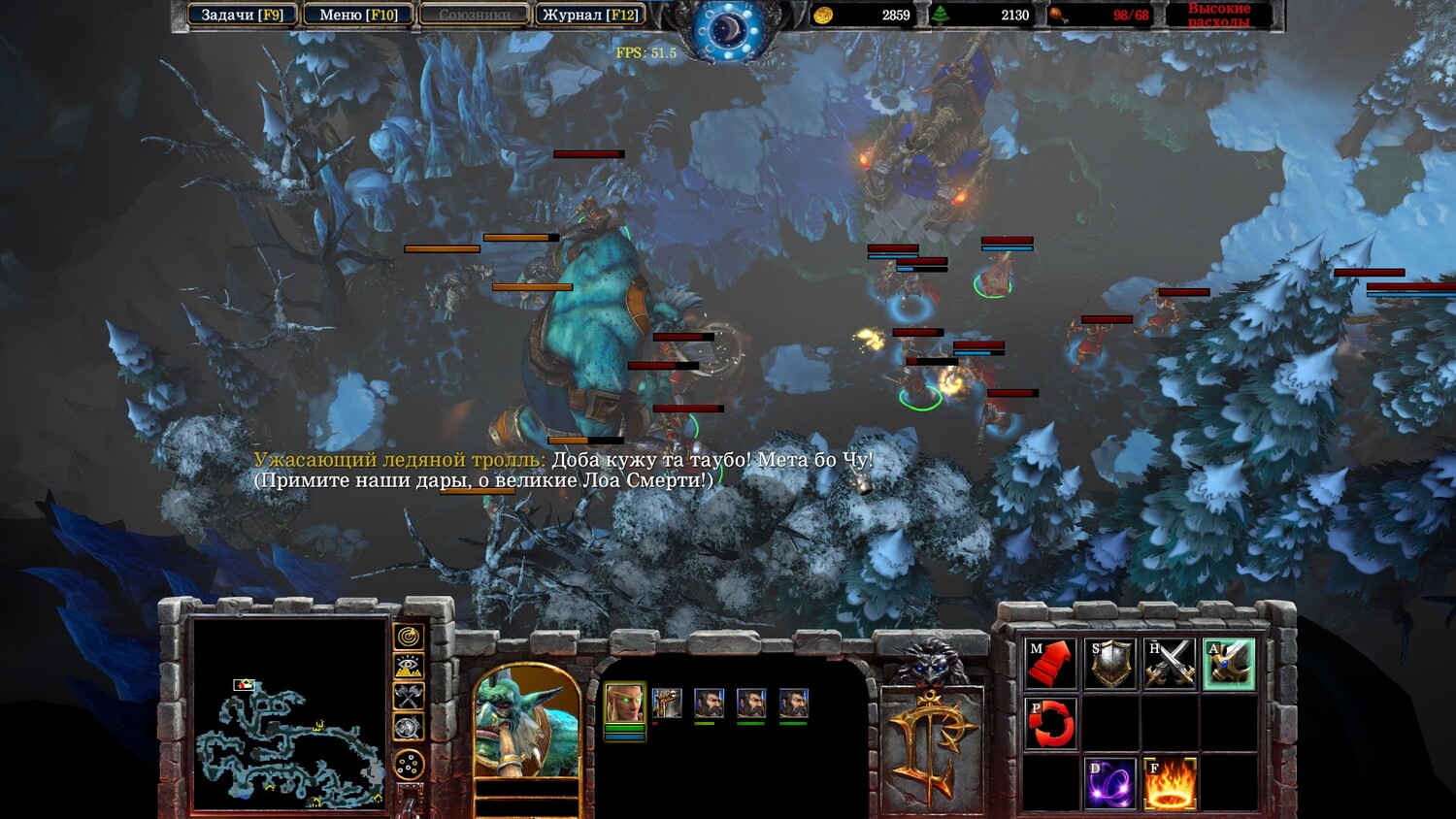Activate the Patrol command (red circular arrows)
This screenshot has height=819, width=1456.
coord(1050,723)
